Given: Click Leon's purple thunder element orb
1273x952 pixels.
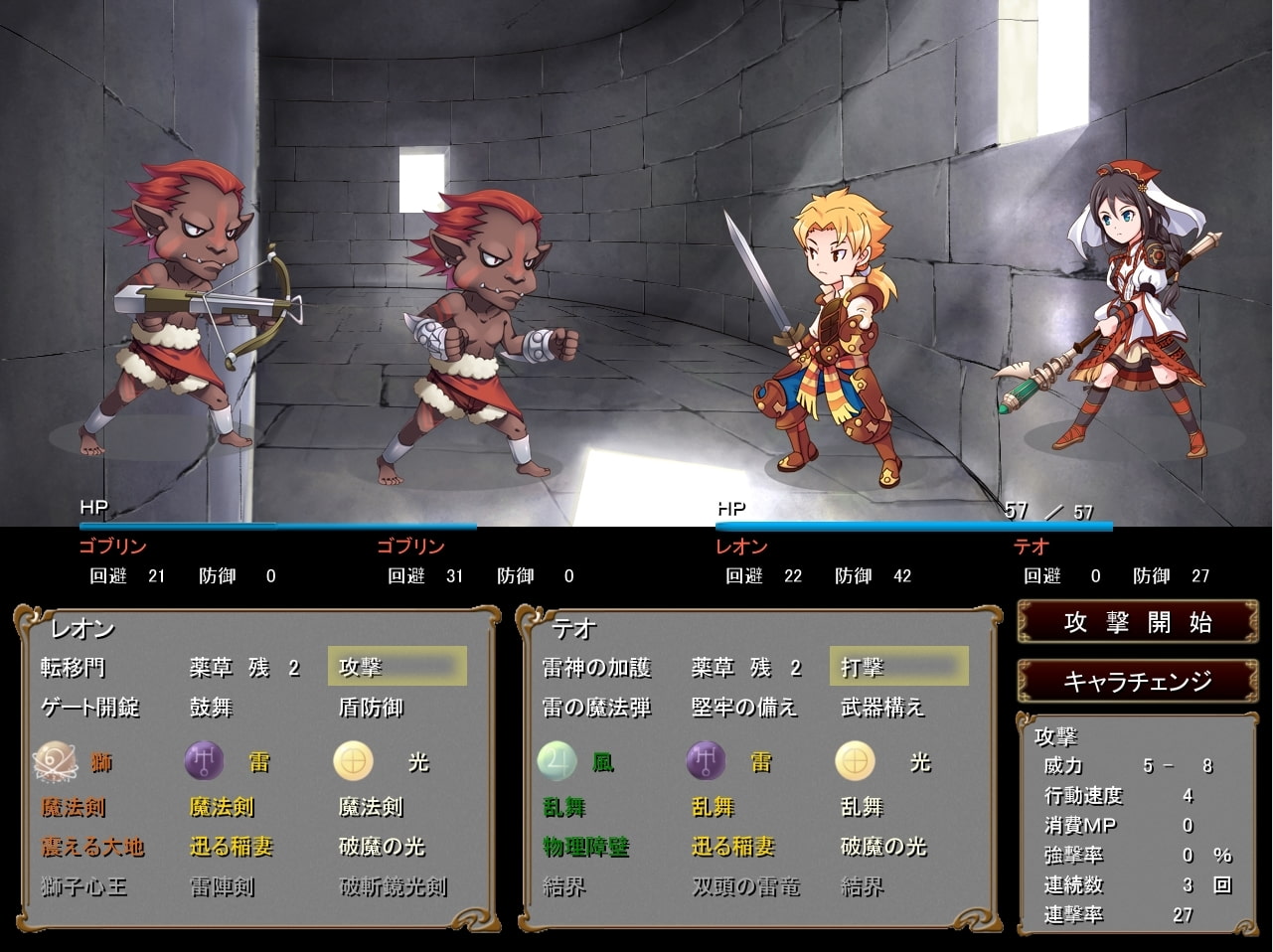Looking at the screenshot, I should coord(204,762).
